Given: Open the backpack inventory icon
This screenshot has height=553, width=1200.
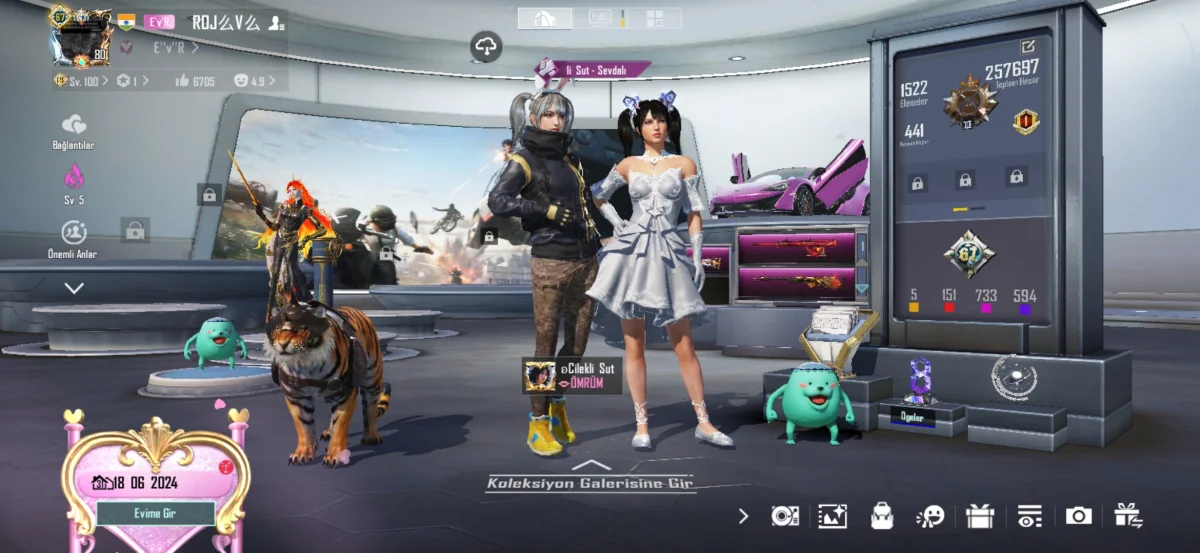Looking at the screenshot, I should pyautogui.click(x=881, y=516).
